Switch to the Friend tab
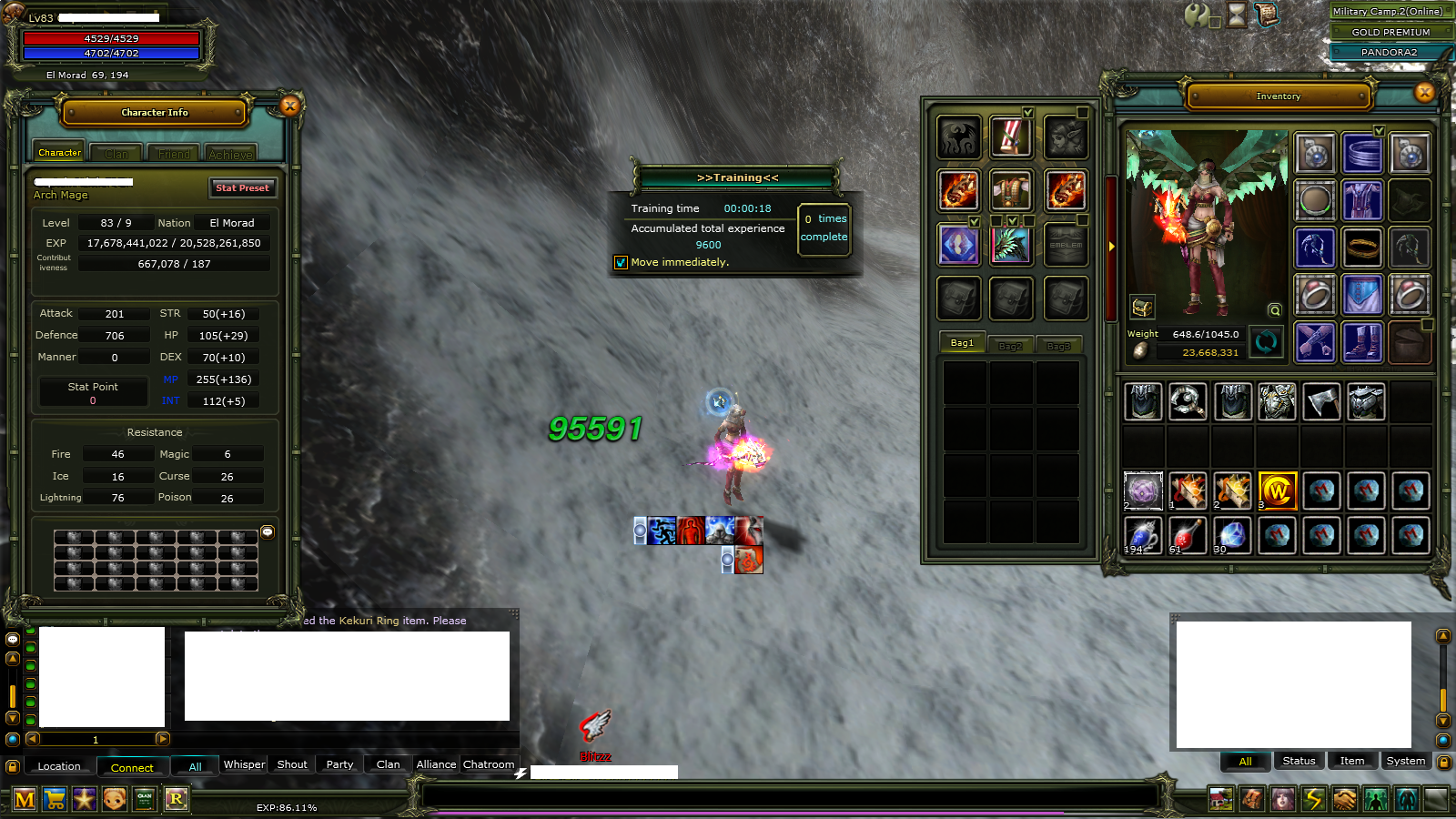This screenshot has width=1456, height=819. 174,154
